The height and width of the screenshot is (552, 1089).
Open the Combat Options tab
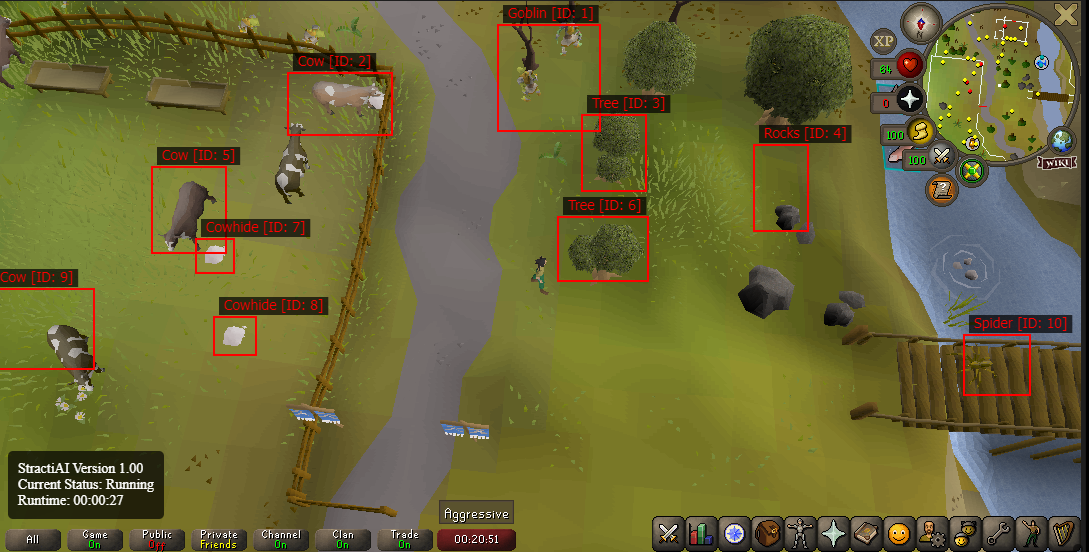click(669, 533)
